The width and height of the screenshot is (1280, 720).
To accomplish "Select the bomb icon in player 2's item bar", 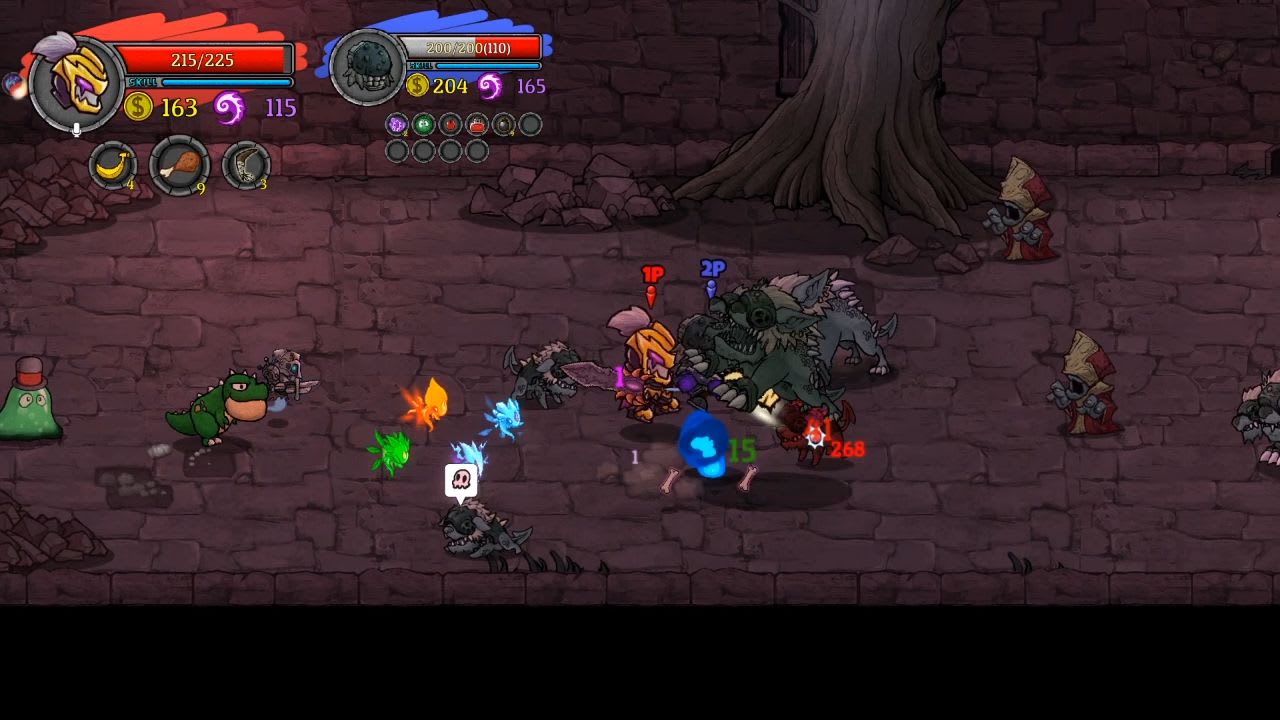I will point(503,125).
